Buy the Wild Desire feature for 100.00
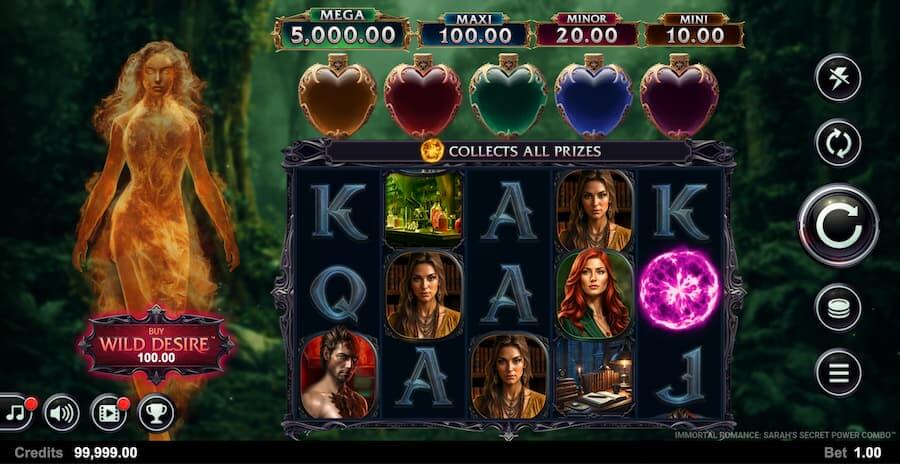This screenshot has width=900, height=464. [x=156, y=347]
